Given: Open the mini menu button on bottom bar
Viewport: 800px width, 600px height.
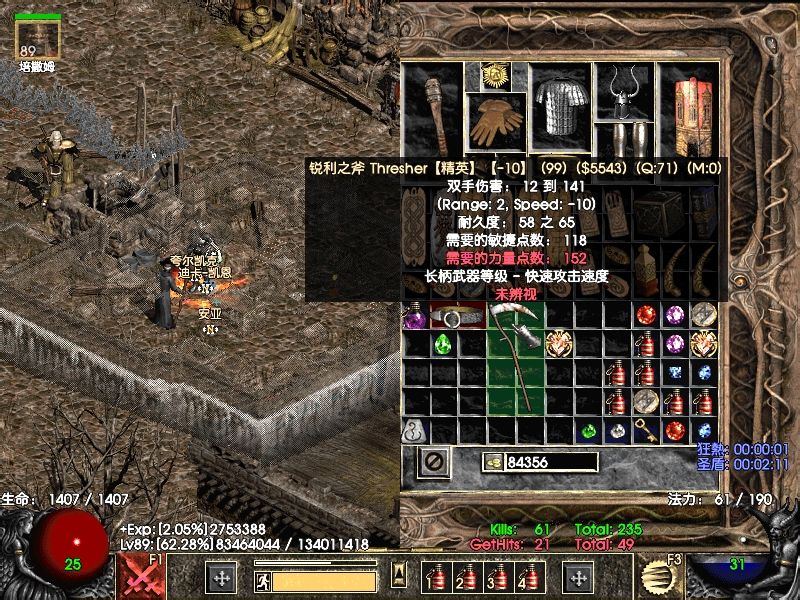Looking at the screenshot, I should point(399,575).
